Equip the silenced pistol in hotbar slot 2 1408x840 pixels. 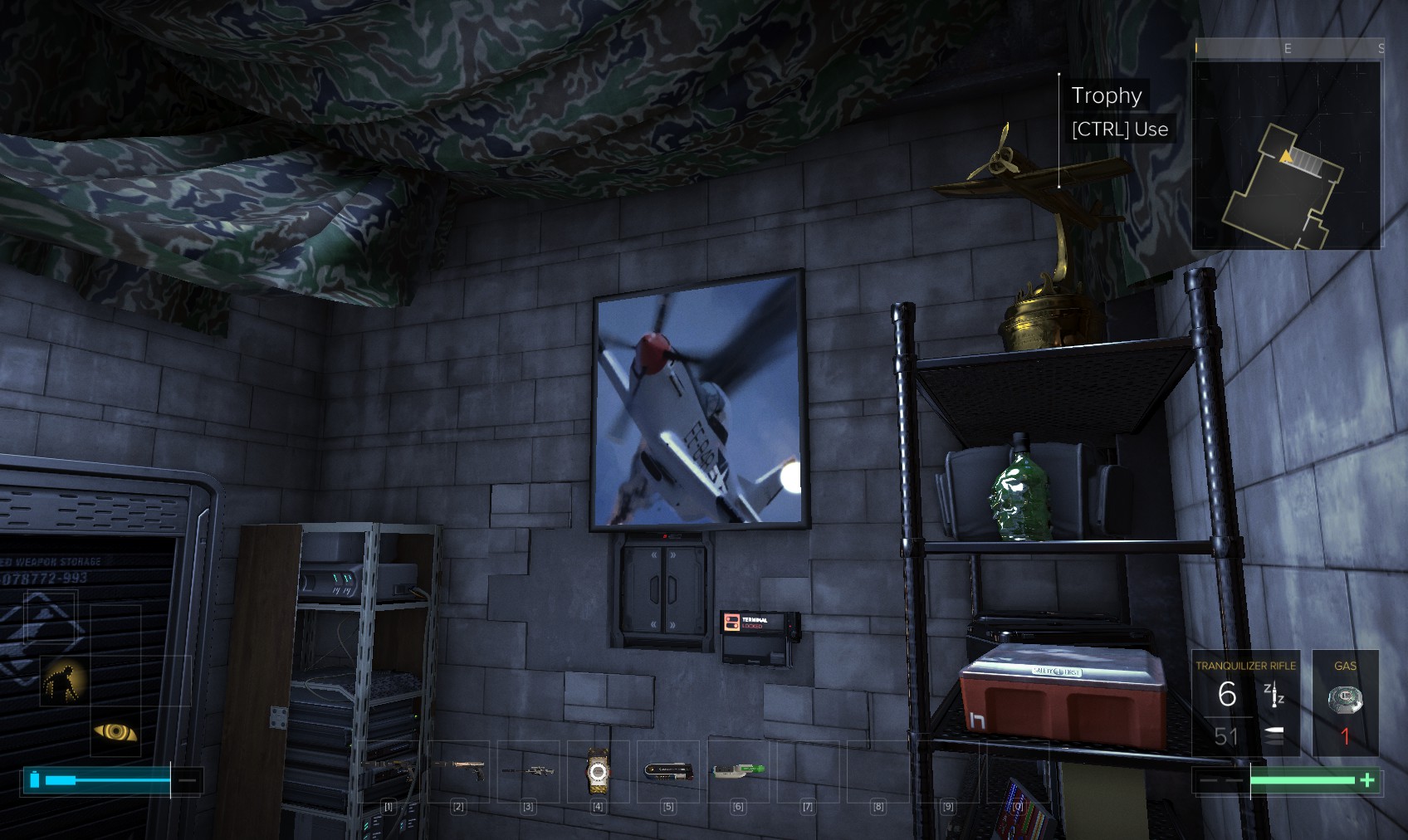(x=459, y=770)
